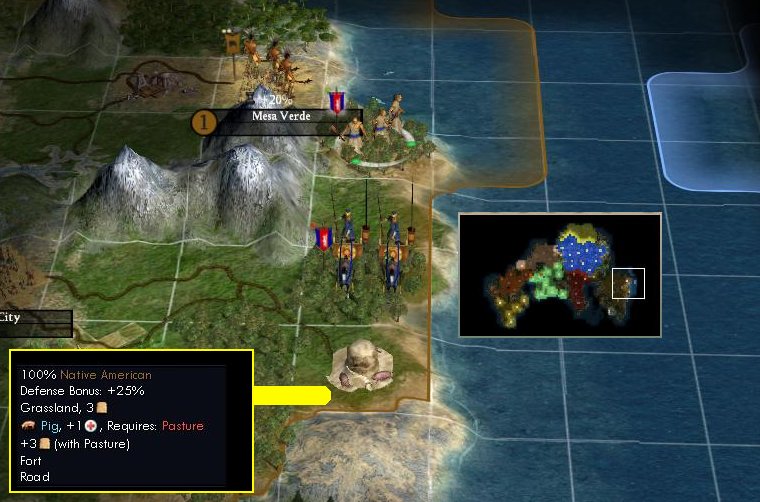The height and width of the screenshot is (502, 760).
Task: Click the minimap overview of the world
Action: tap(560, 274)
